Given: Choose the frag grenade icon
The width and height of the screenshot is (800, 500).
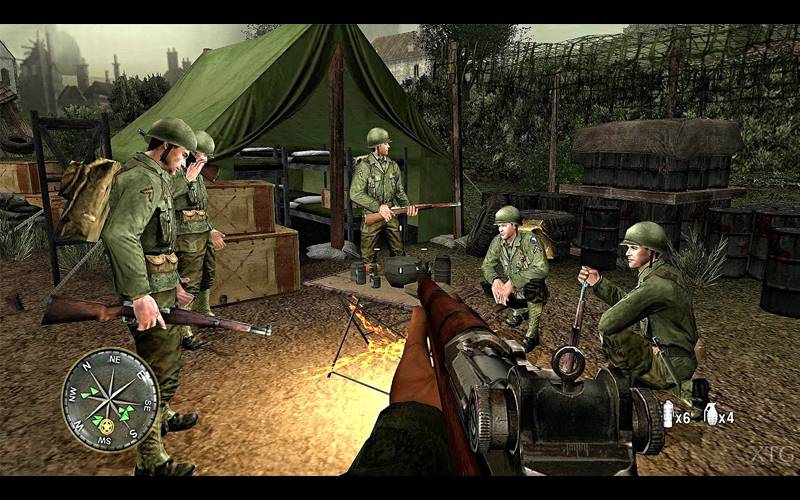Looking at the screenshot, I should tap(711, 414).
